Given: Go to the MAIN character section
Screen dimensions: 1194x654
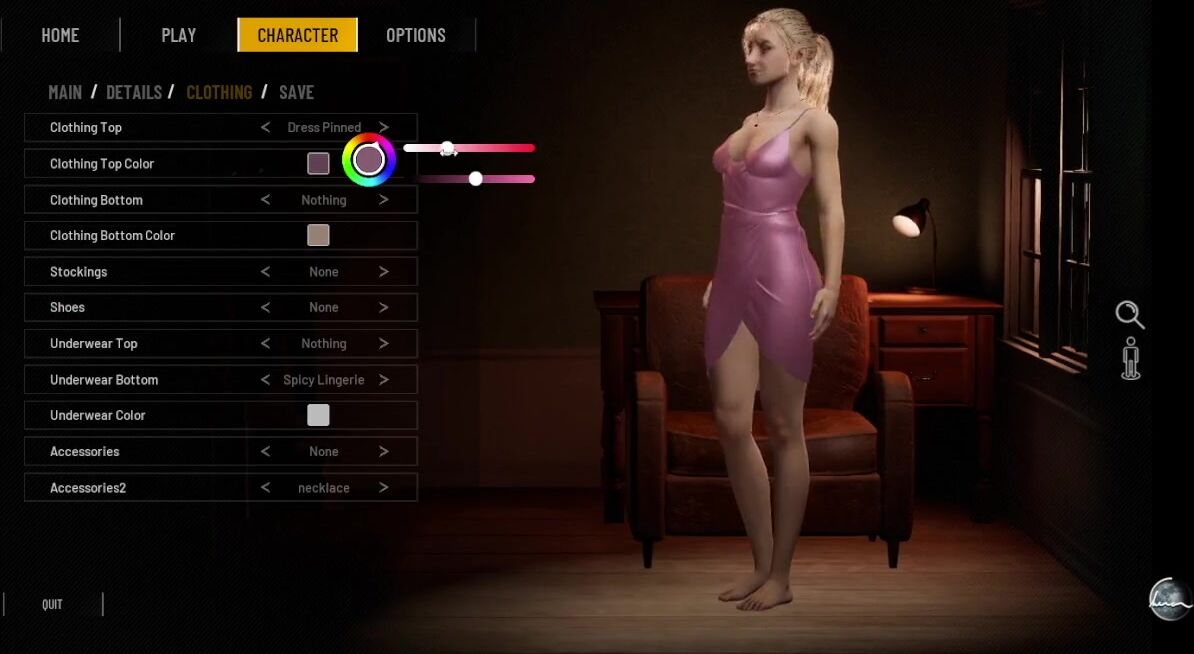Looking at the screenshot, I should click(65, 92).
